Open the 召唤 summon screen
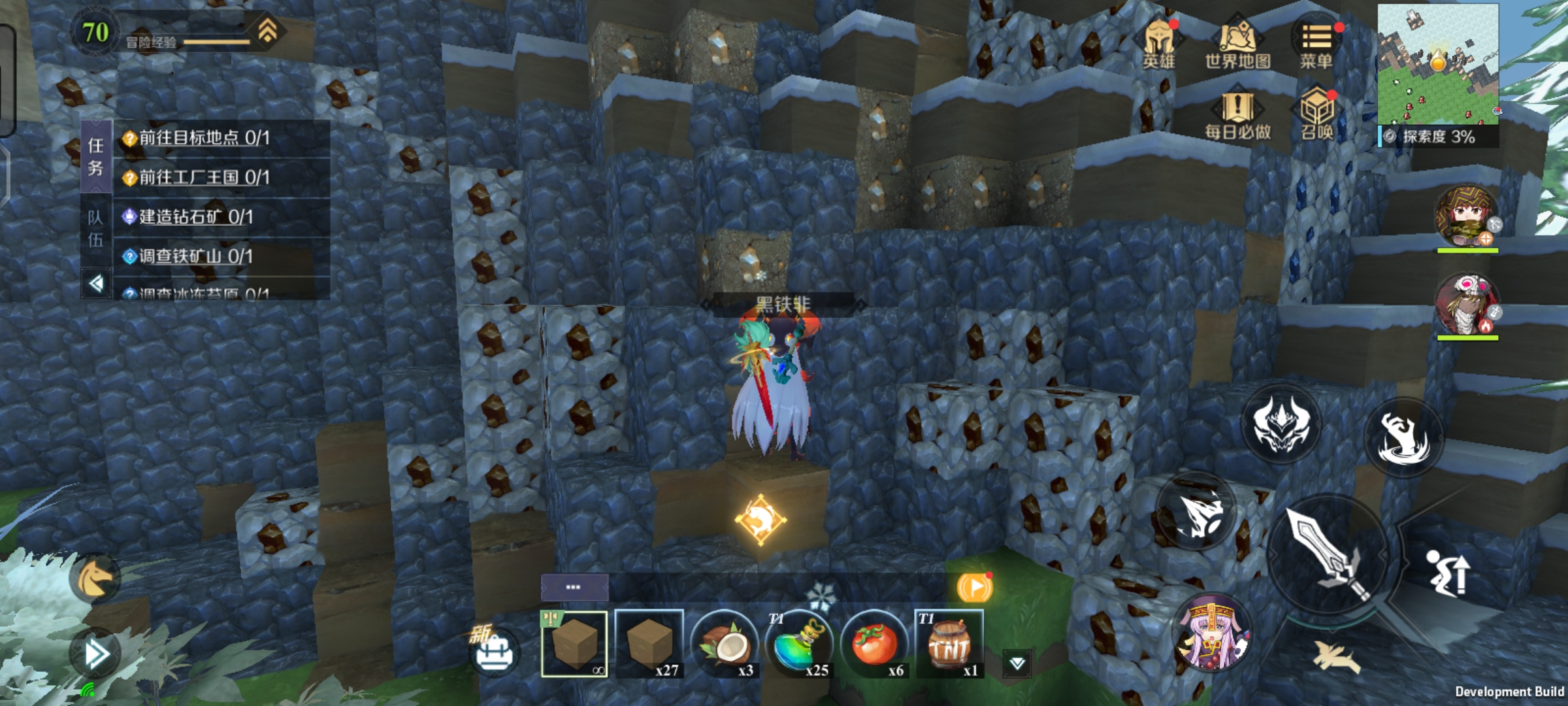1568x706 pixels. tap(1316, 115)
